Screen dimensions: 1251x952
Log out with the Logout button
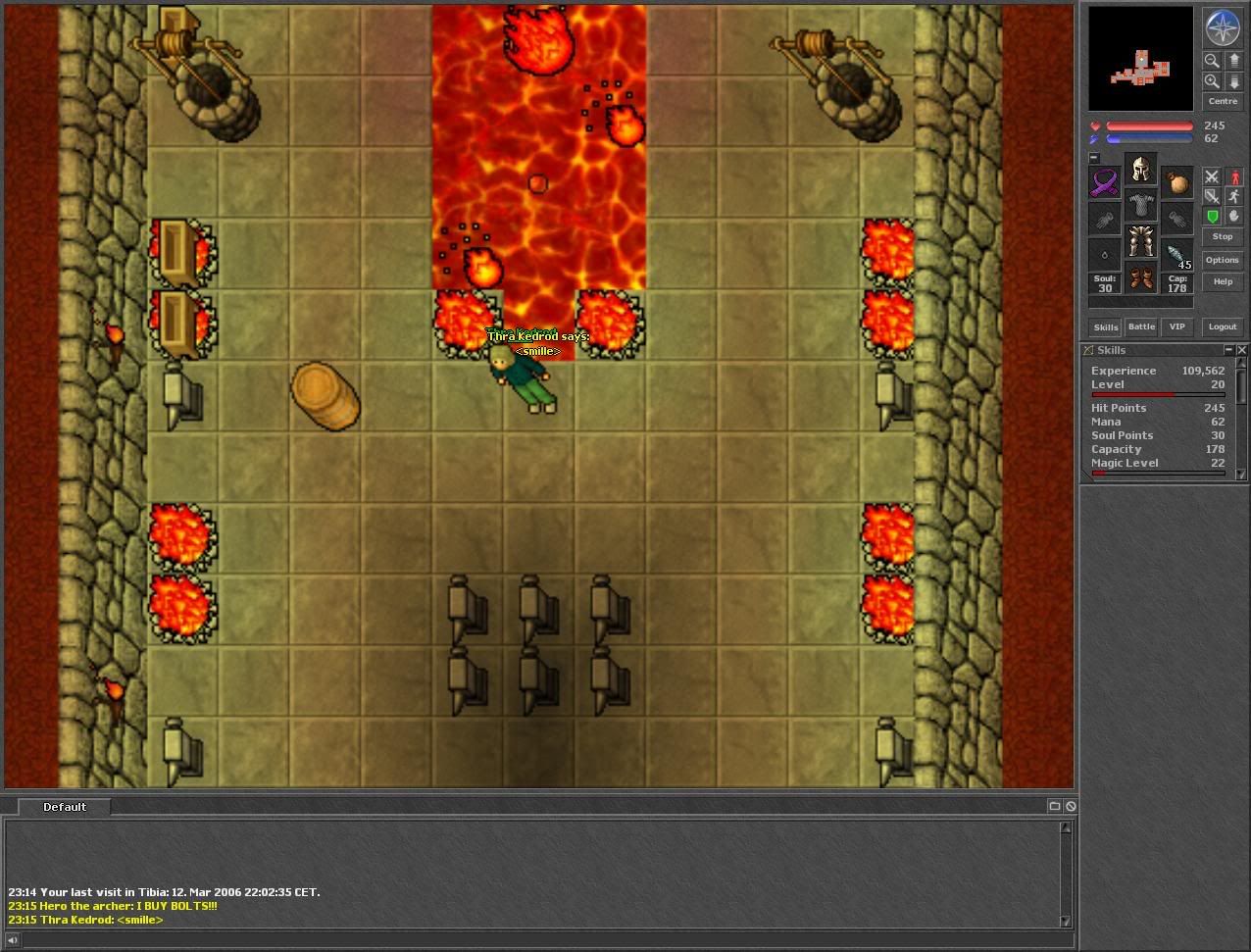pyautogui.click(x=1222, y=326)
